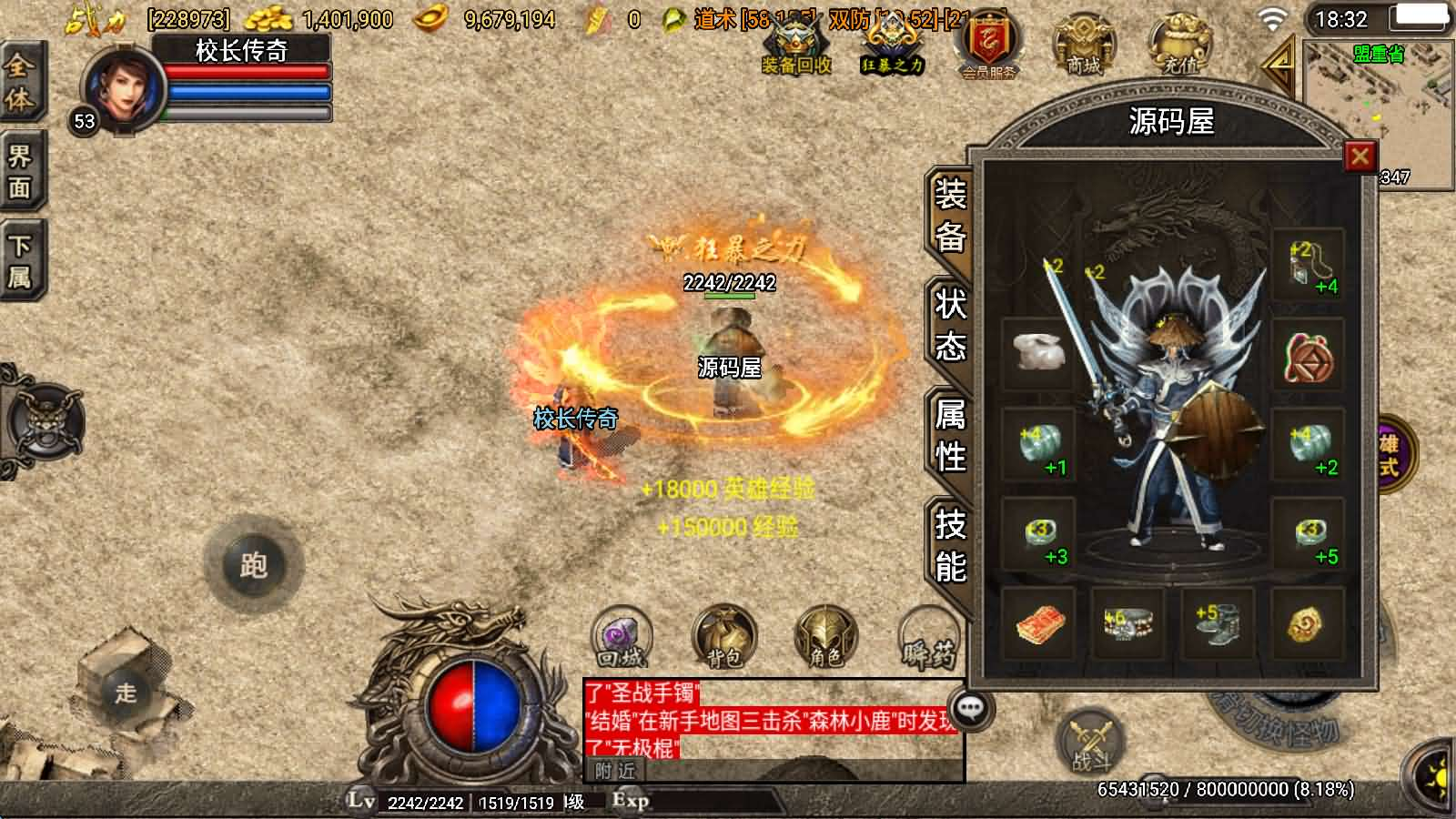Open the 充值 recharge icon

pyautogui.click(x=1179, y=46)
